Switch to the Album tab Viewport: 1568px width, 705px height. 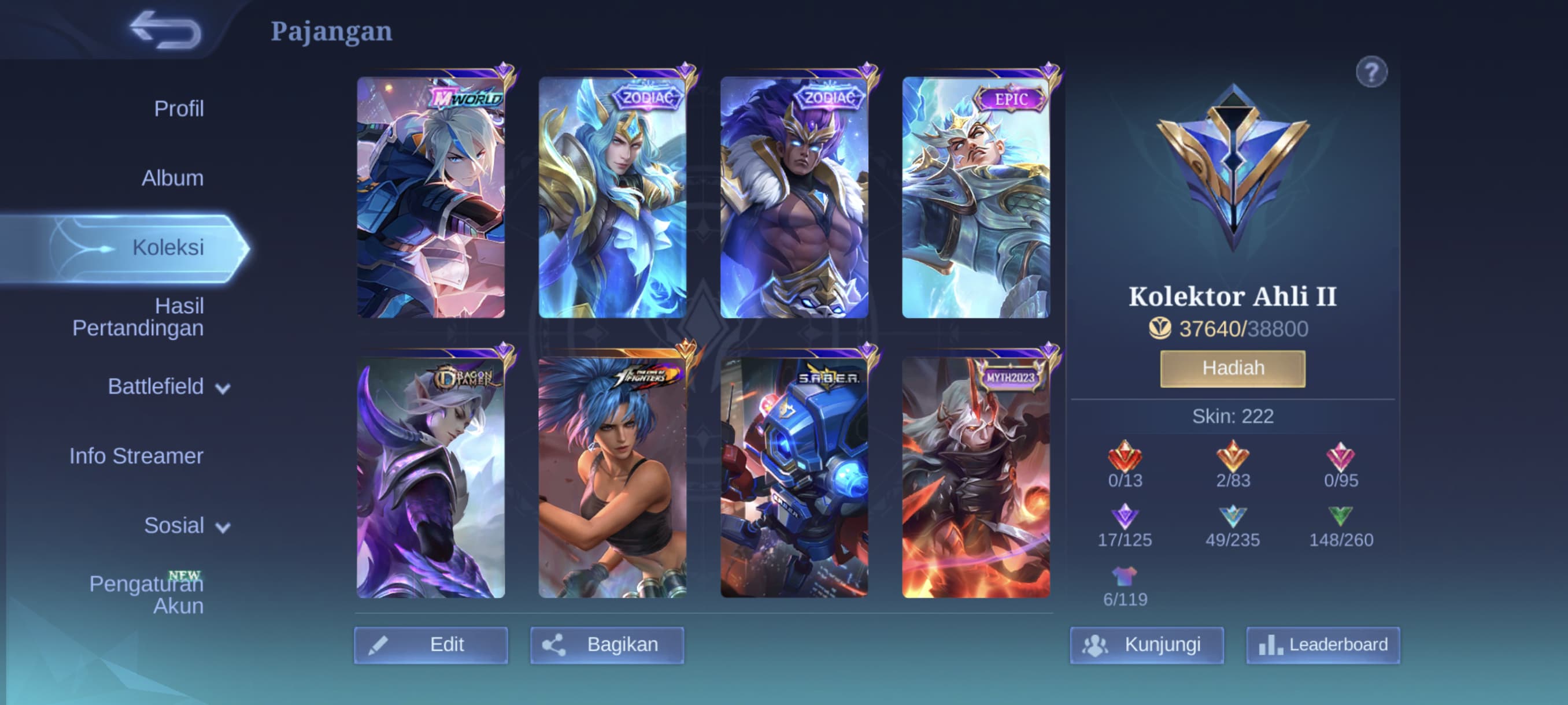coord(172,177)
